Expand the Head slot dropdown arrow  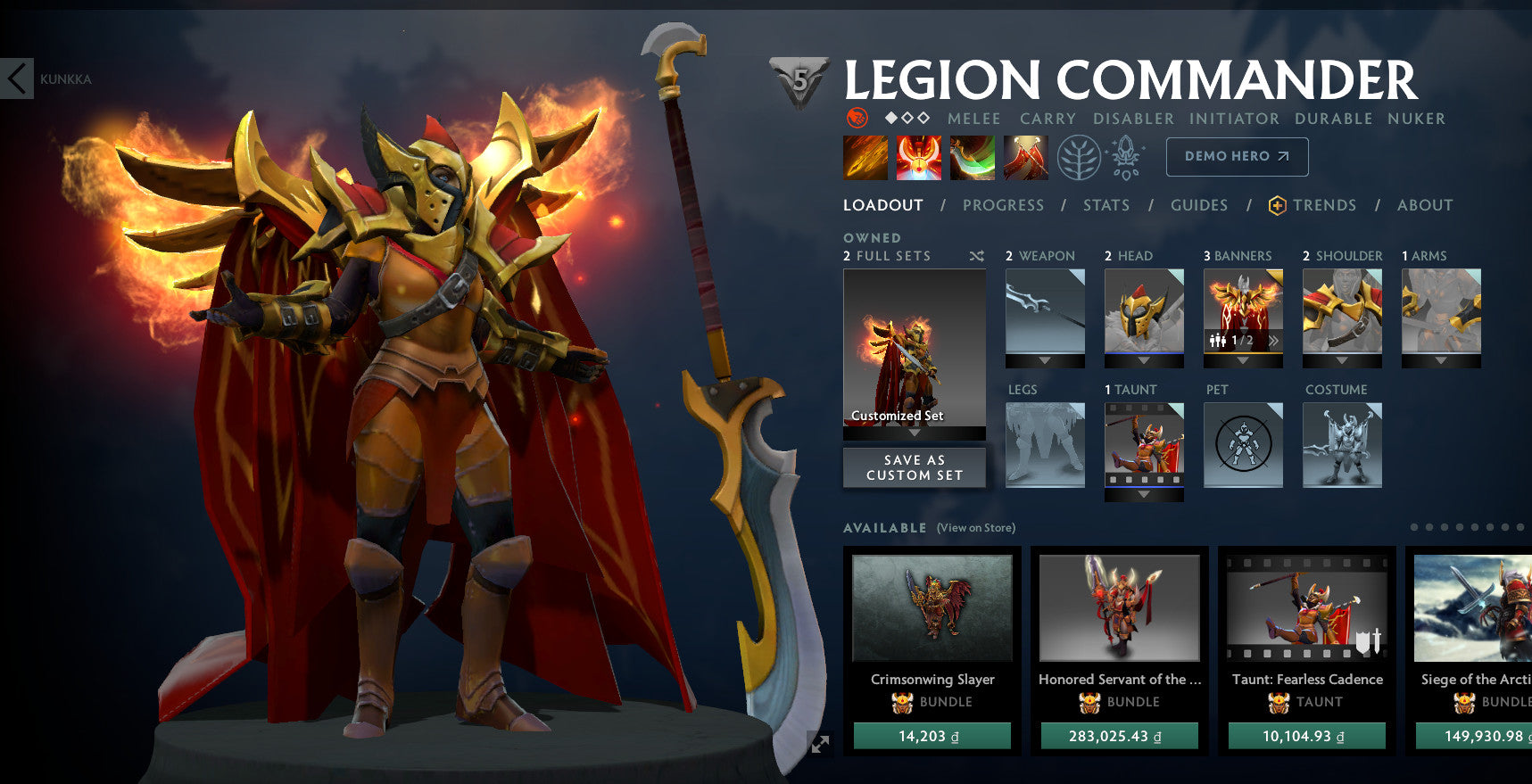(x=1144, y=360)
